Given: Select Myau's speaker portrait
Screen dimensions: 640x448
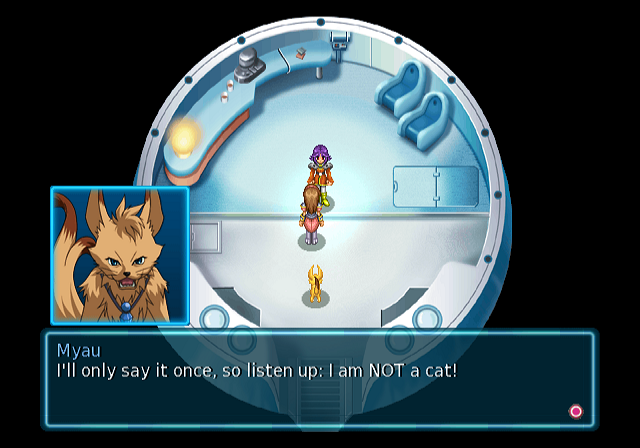Looking at the screenshot, I should click(x=120, y=255).
